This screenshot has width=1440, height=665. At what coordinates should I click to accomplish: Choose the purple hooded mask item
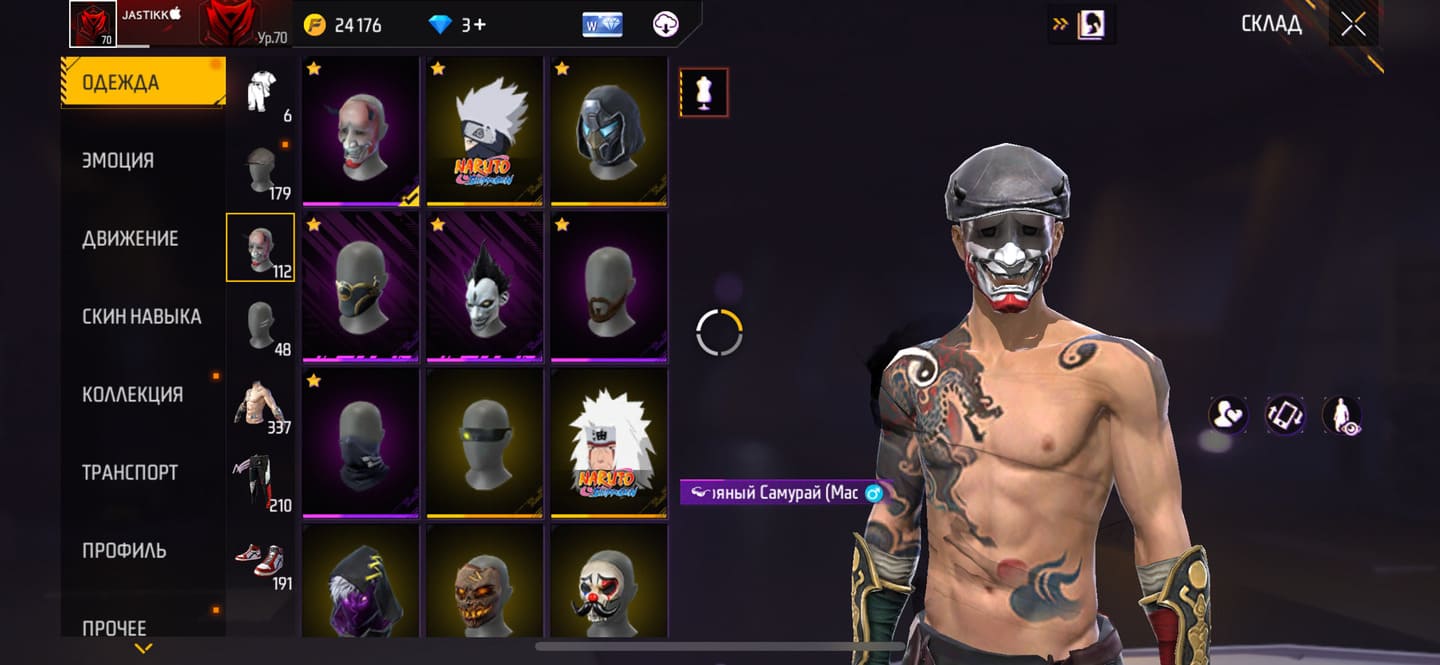coord(361,582)
